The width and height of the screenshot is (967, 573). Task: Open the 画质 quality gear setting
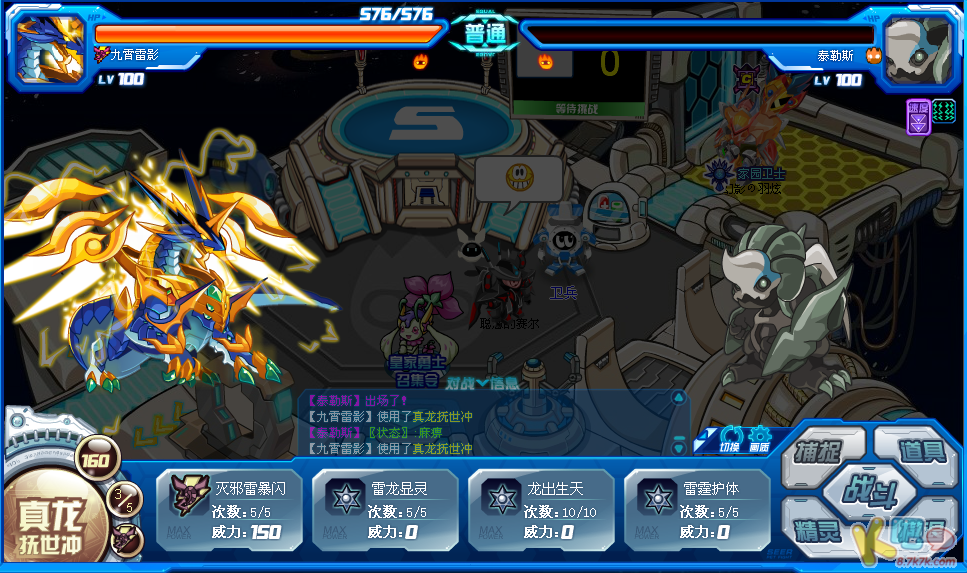click(x=760, y=438)
